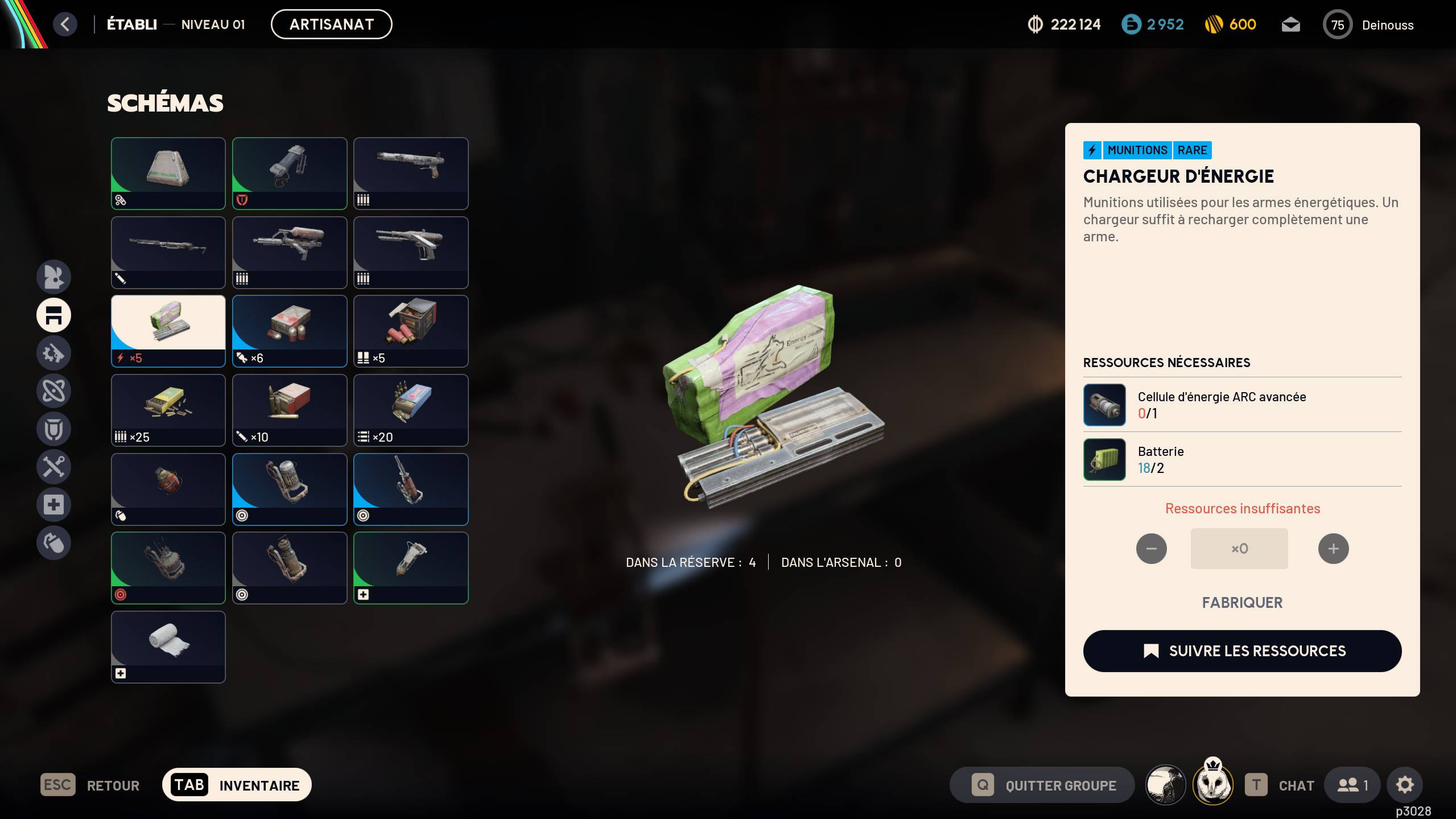
Task: Open the Inventaire panel
Action: [x=237, y=785]
